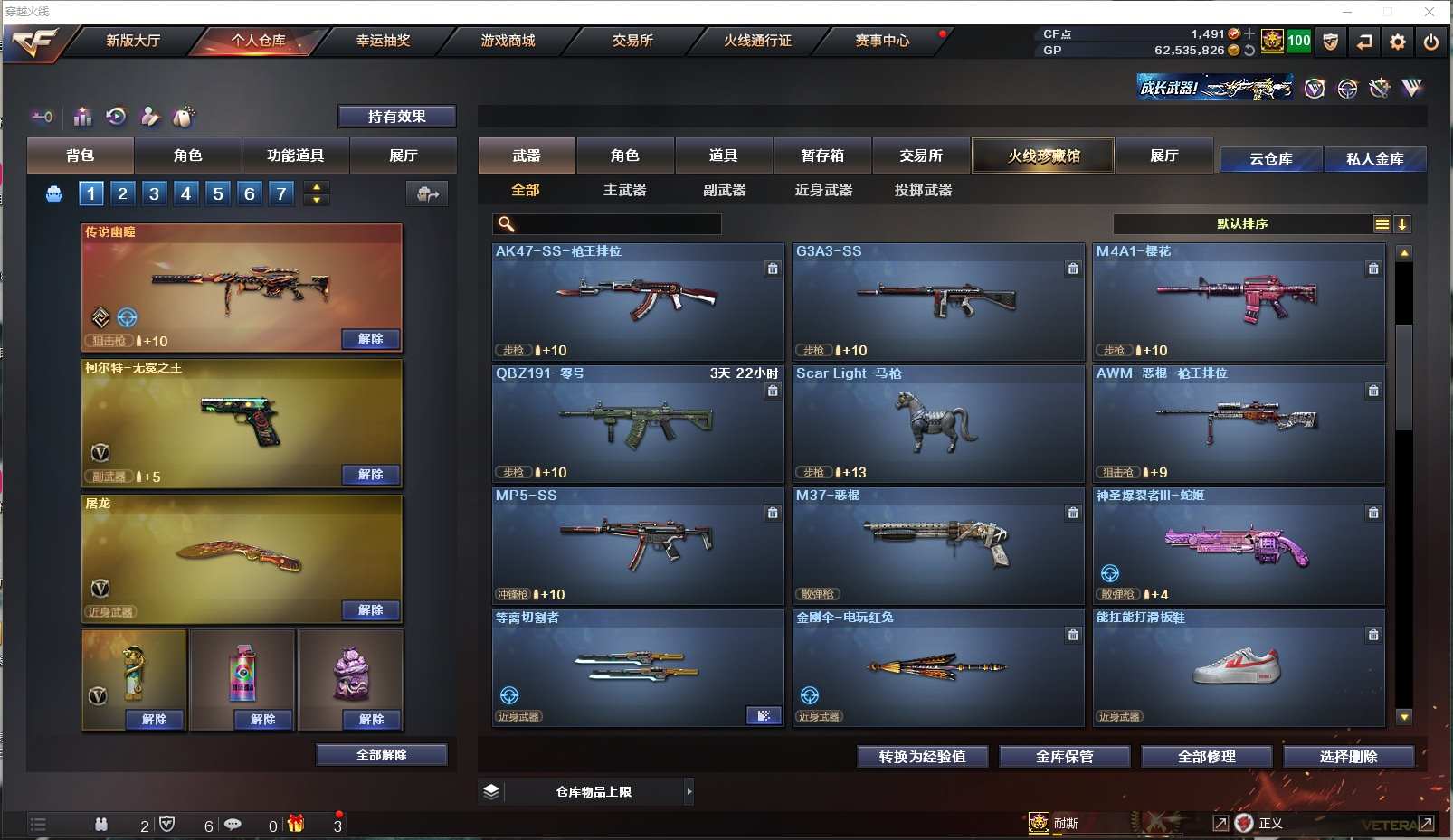The width and height of the screenshot is (1453, 840).
Task: Click the 全部修理 repair all button
Action: click(1206, 757)
